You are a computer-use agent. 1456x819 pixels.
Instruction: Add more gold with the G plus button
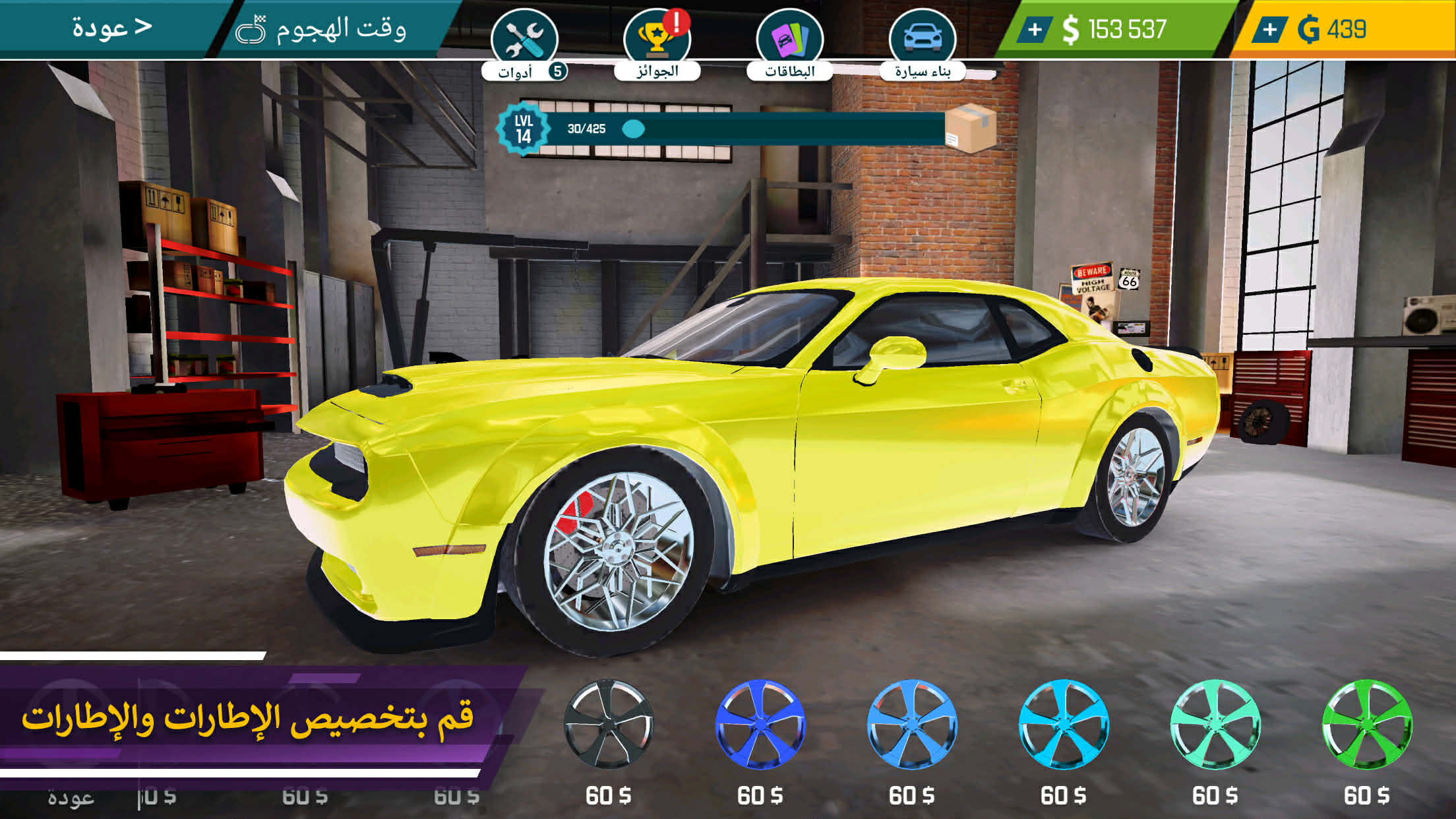tap(1269, 30)
